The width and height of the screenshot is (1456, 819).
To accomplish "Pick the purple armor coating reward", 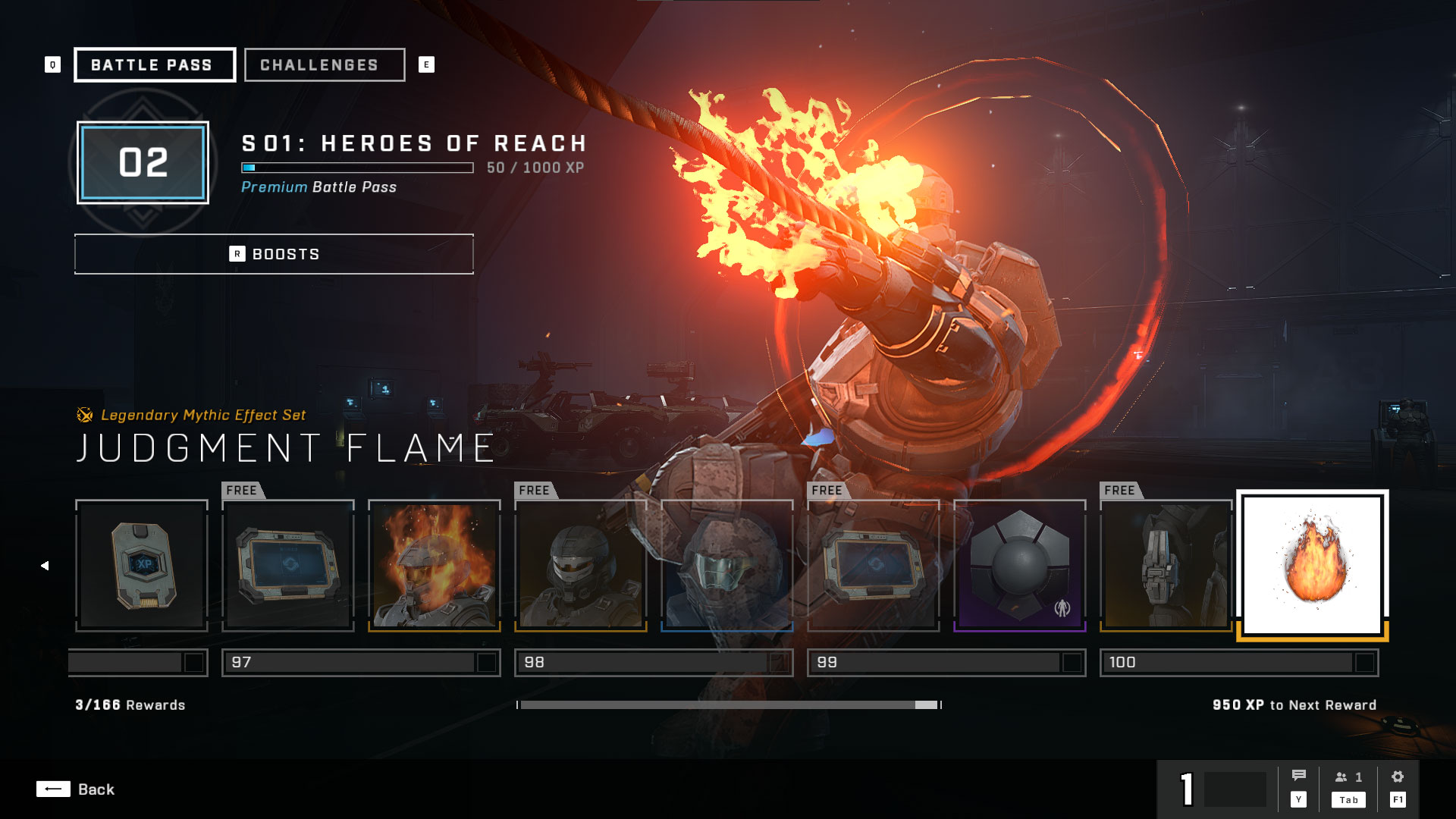I will tap(1020, 566).
